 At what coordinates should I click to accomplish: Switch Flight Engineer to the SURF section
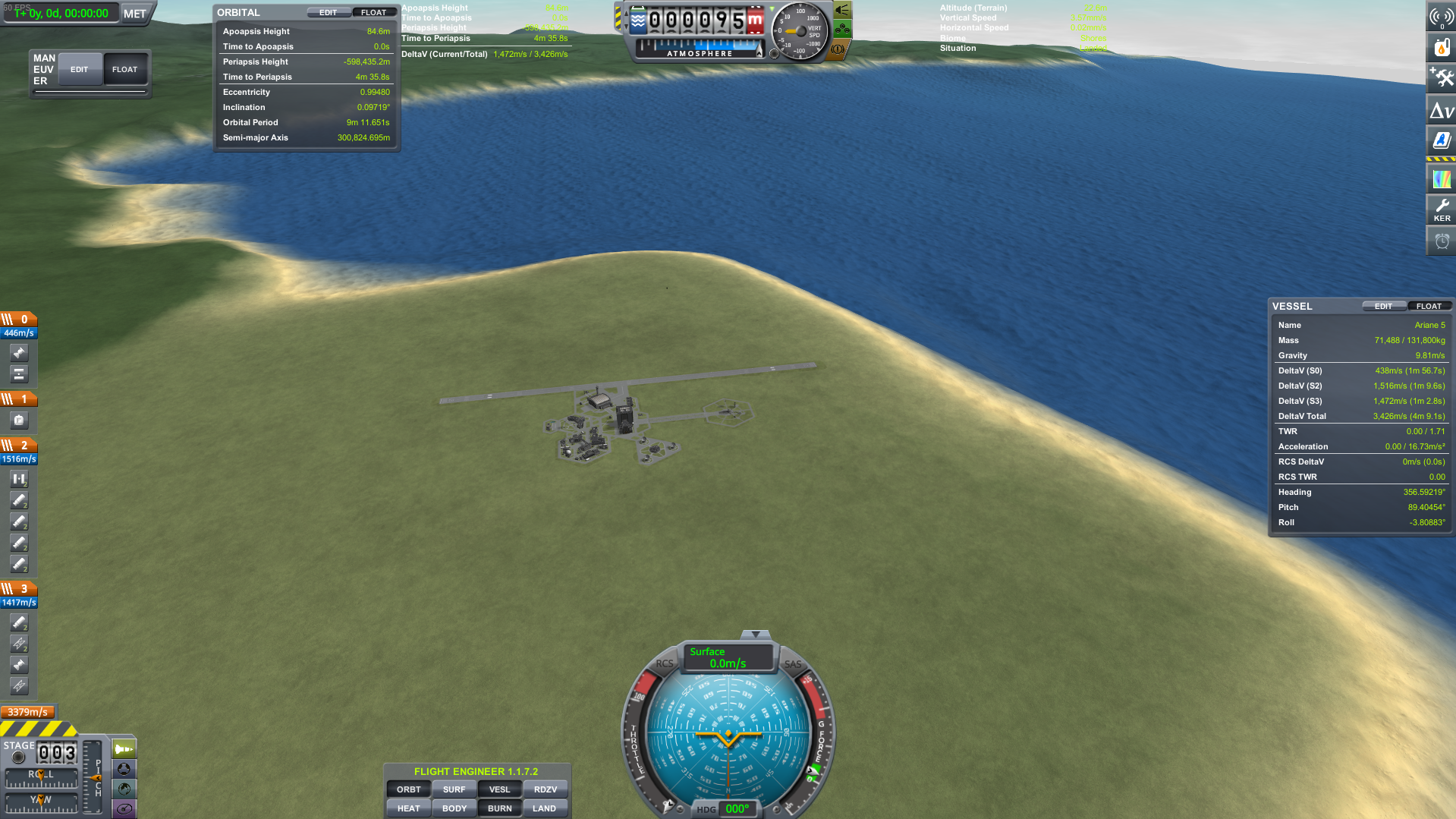(454, 789)
